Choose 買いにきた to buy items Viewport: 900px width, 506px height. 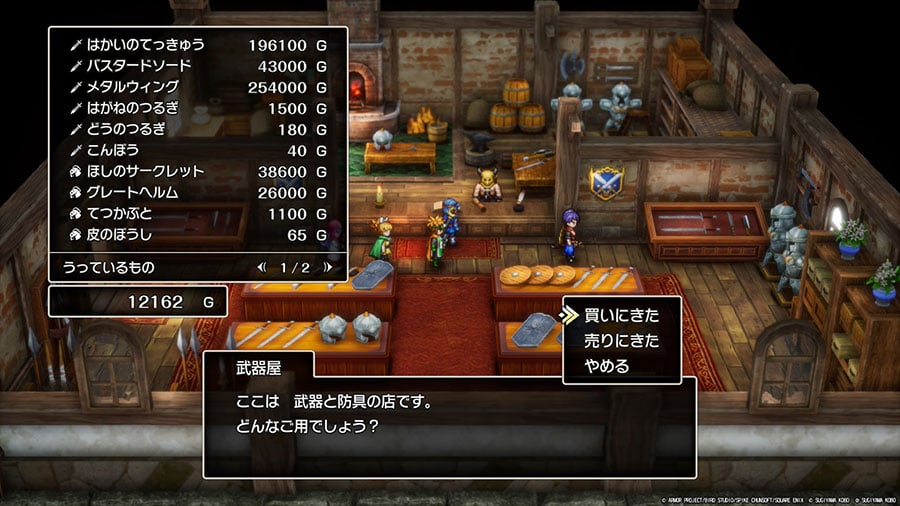click(622, 315)
